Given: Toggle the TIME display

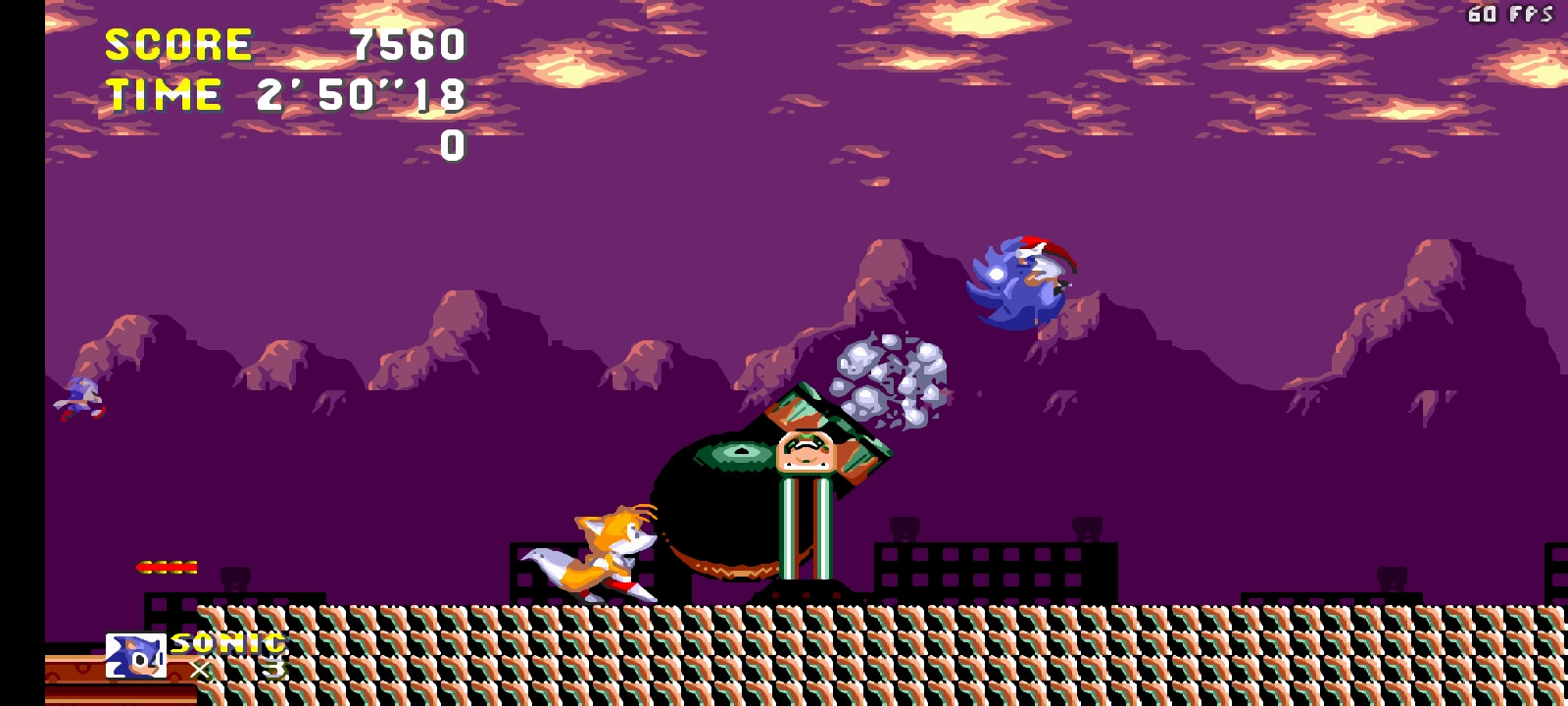Looking at the screenshot, I should pos(163,95).
